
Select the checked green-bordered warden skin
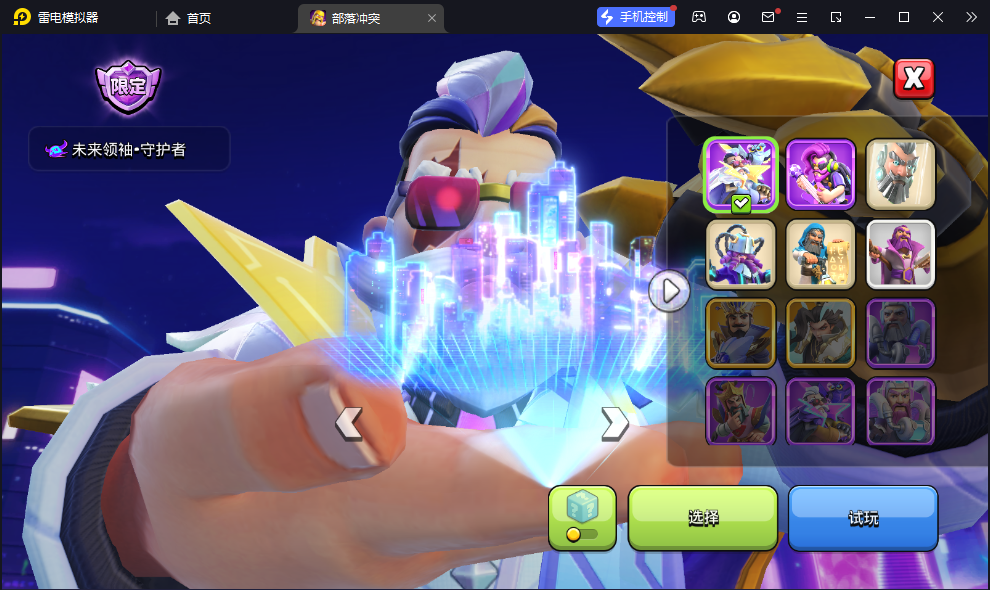[740, 174]
